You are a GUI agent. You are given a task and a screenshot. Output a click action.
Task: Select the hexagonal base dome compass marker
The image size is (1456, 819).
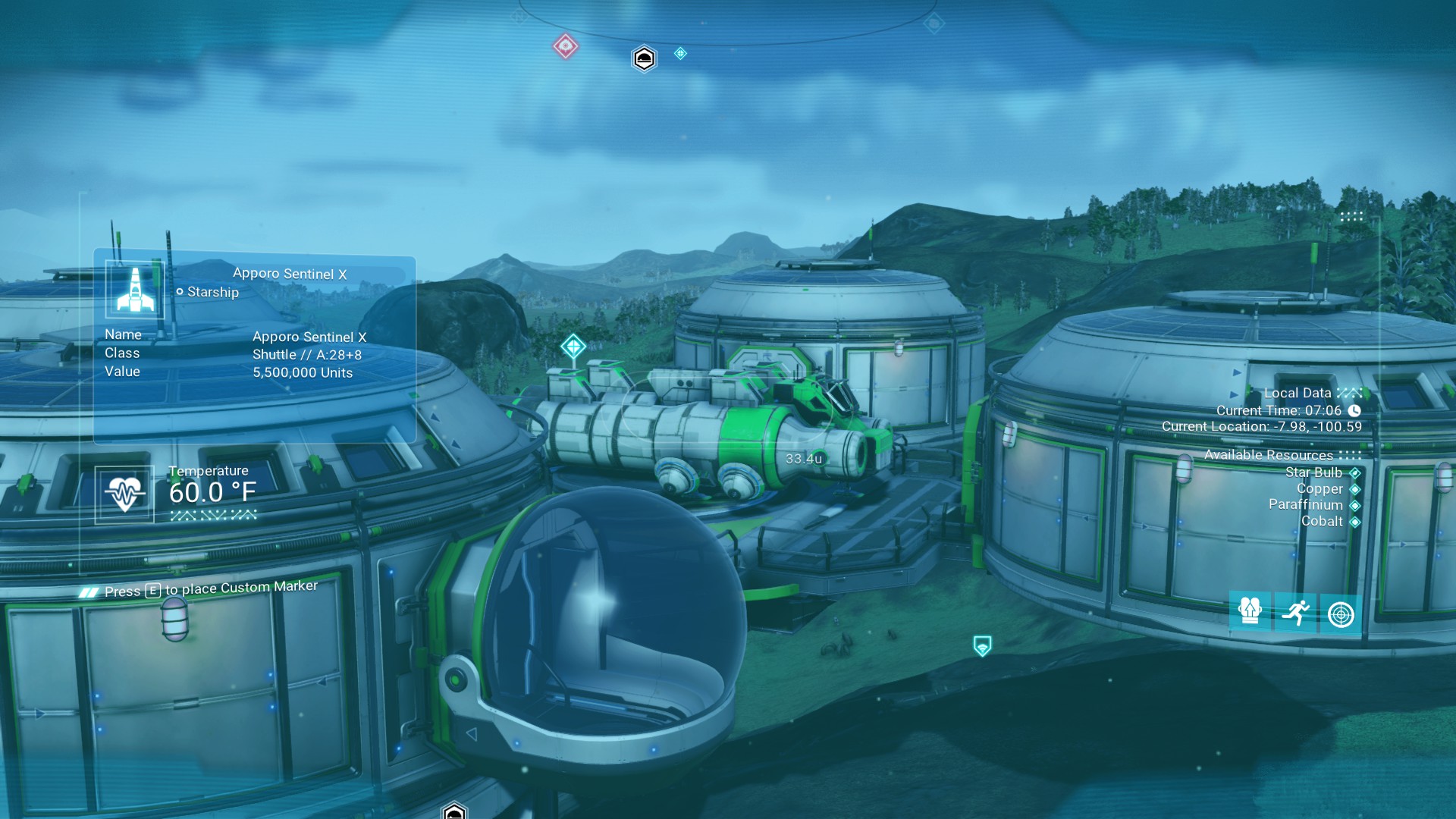coord(644,58)
